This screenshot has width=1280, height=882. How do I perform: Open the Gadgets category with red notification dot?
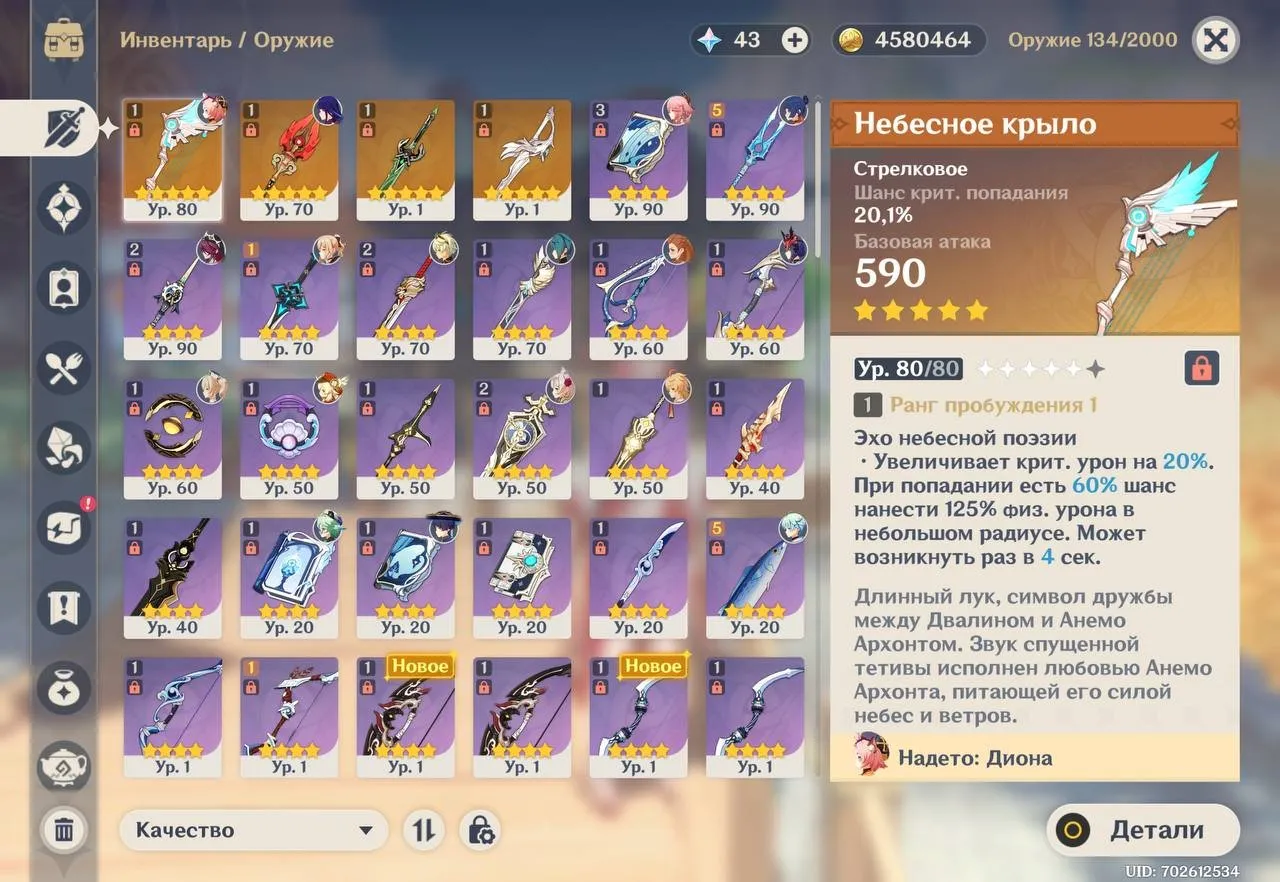pos(63,528)
